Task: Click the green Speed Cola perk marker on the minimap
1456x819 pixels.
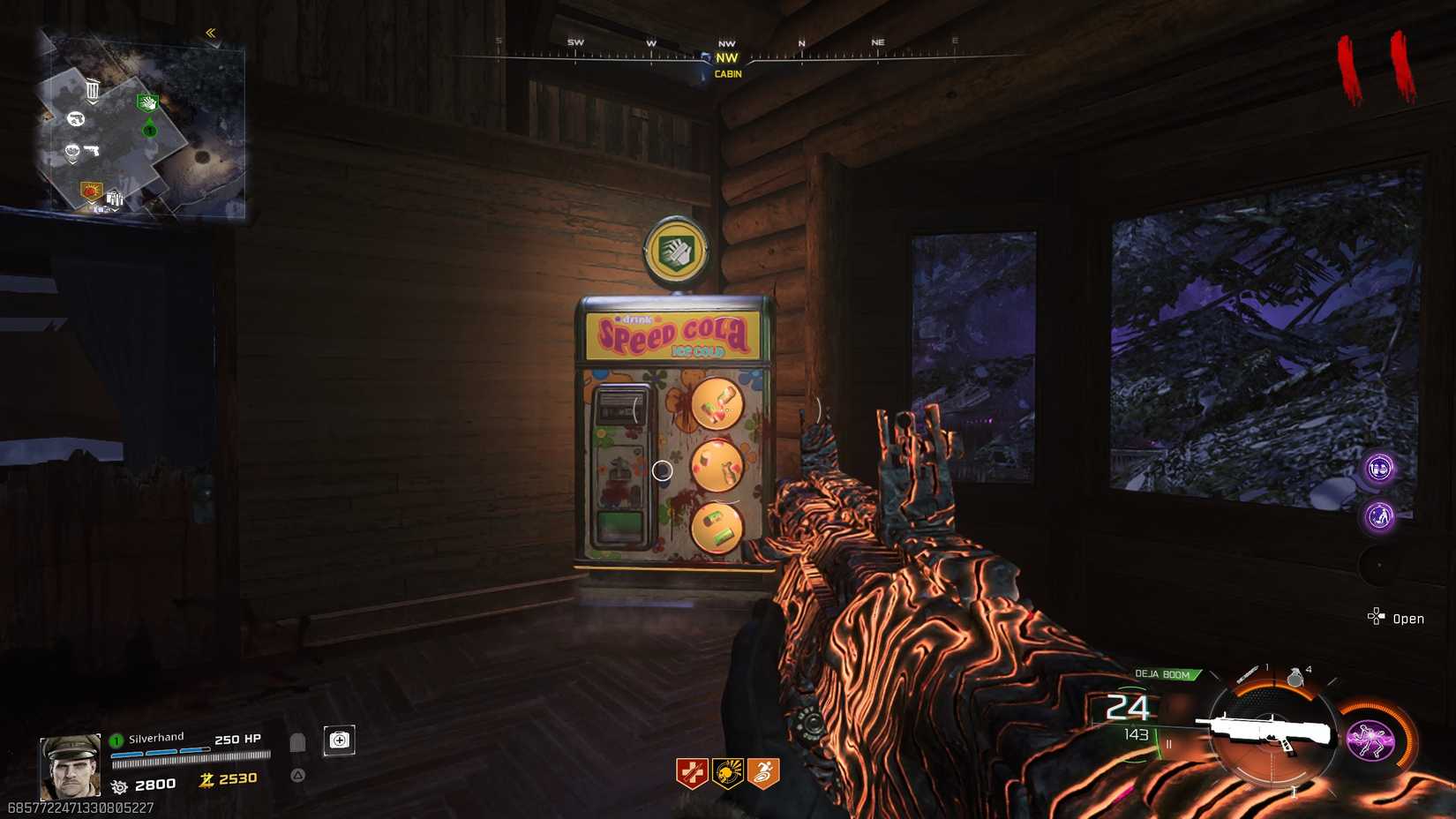Action: coord(147,103)
